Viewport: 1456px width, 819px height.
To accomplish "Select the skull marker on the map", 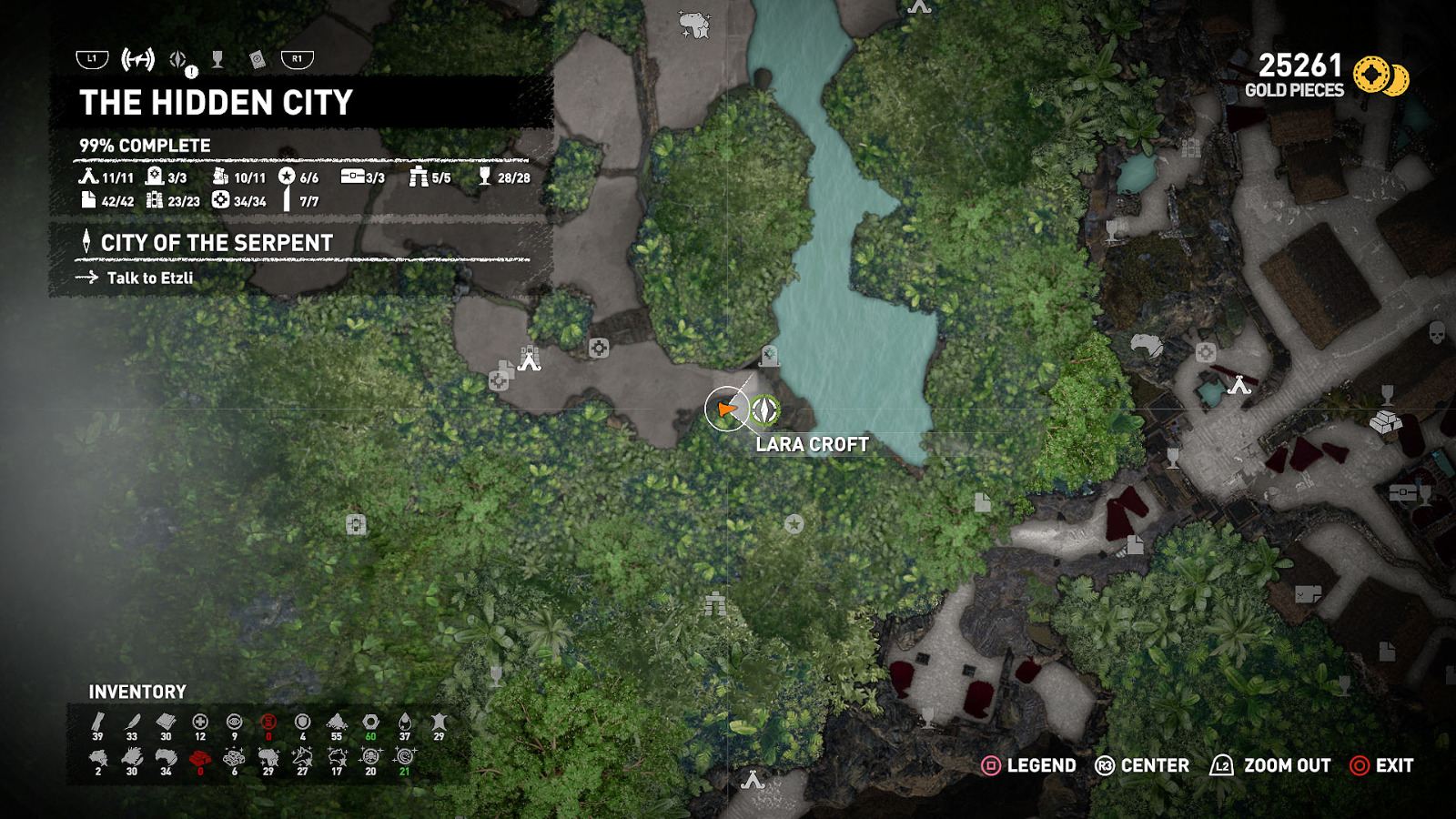I will point(1437,331).
